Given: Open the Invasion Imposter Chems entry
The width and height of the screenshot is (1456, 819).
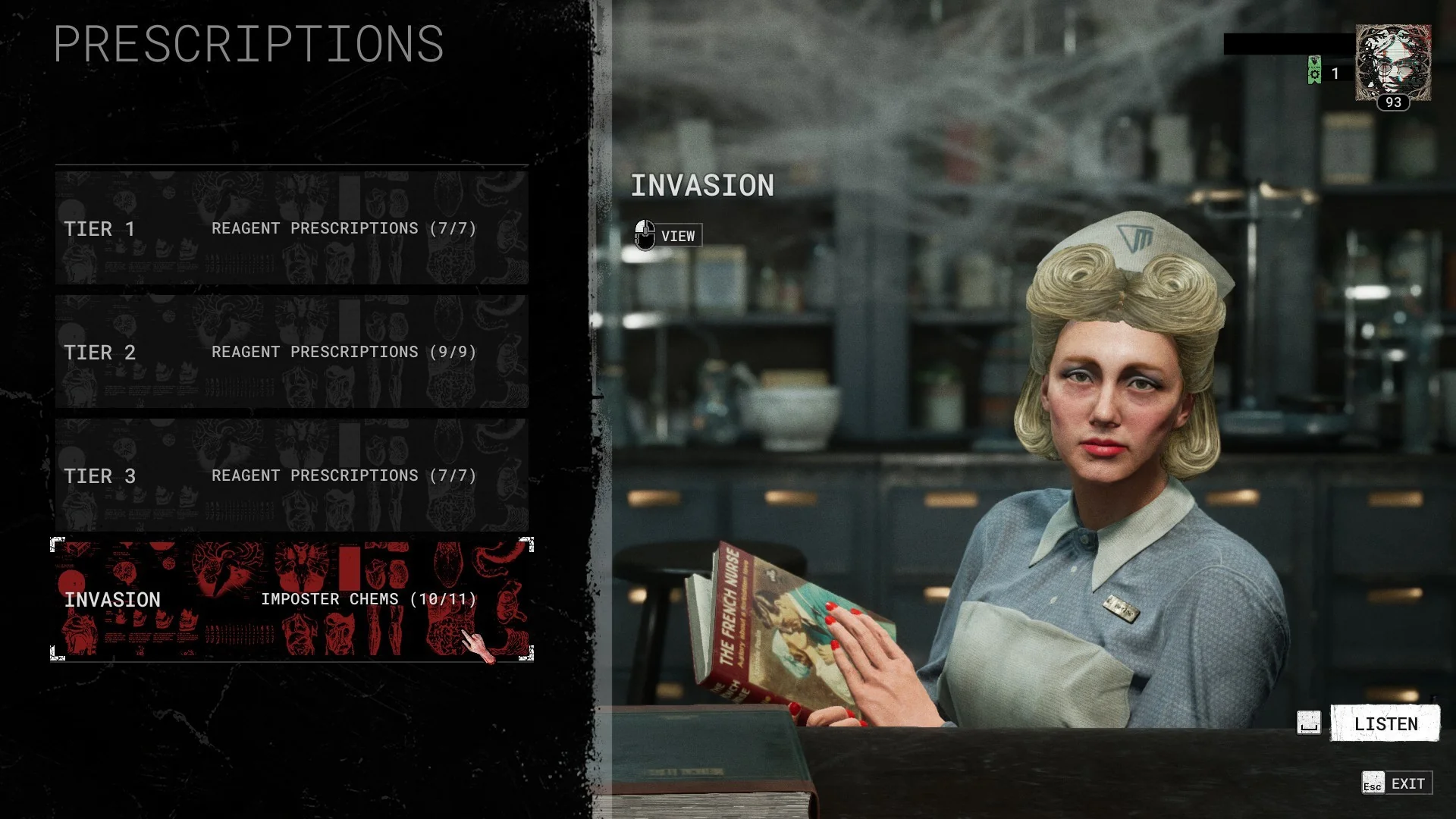Looking at the screenshot, I should pos(291,599).
